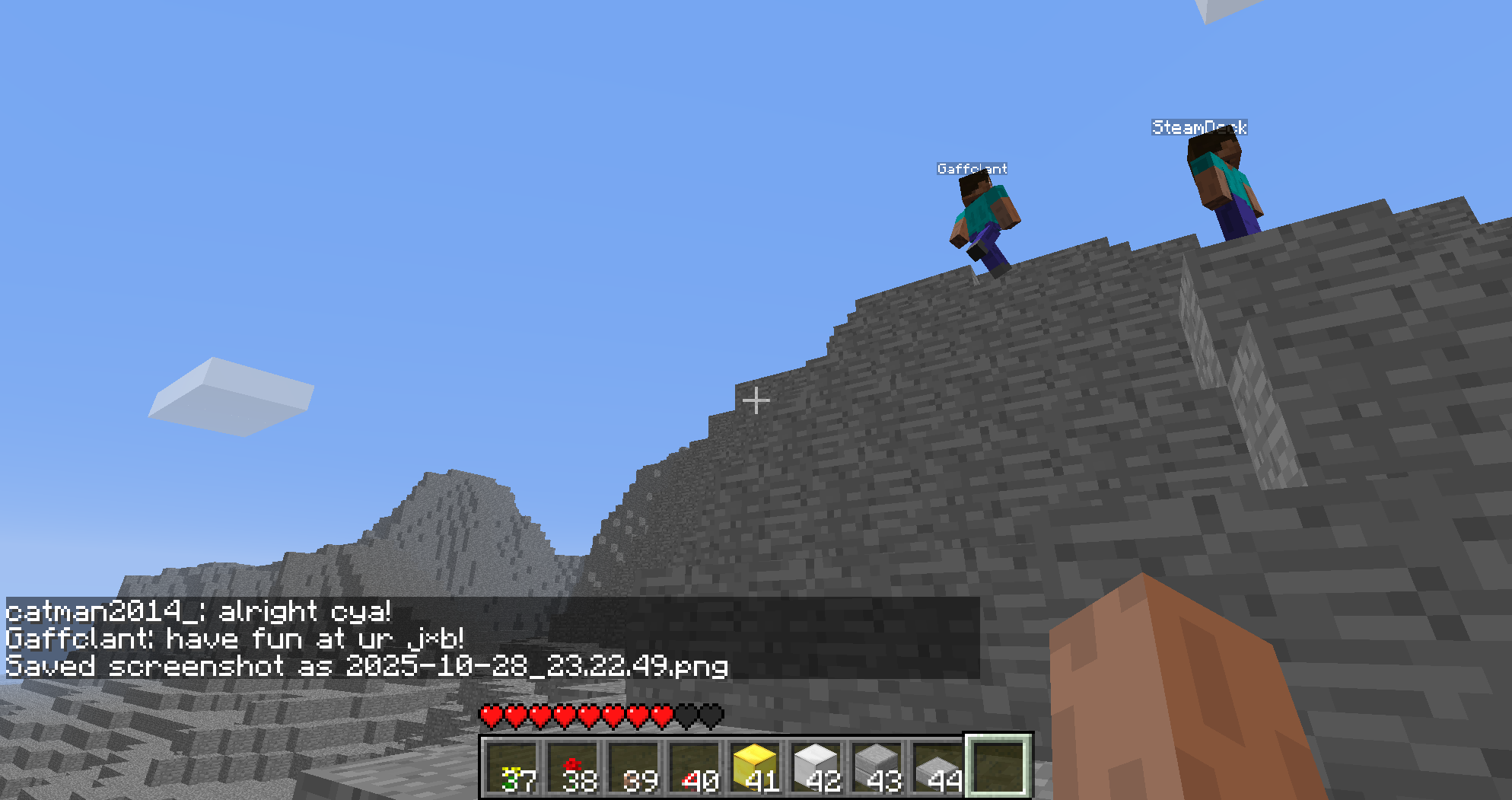Click catman2014_'s 'alright cya!' chat message
Viewport: 1512px width, 800px height.
coord(198,611)
